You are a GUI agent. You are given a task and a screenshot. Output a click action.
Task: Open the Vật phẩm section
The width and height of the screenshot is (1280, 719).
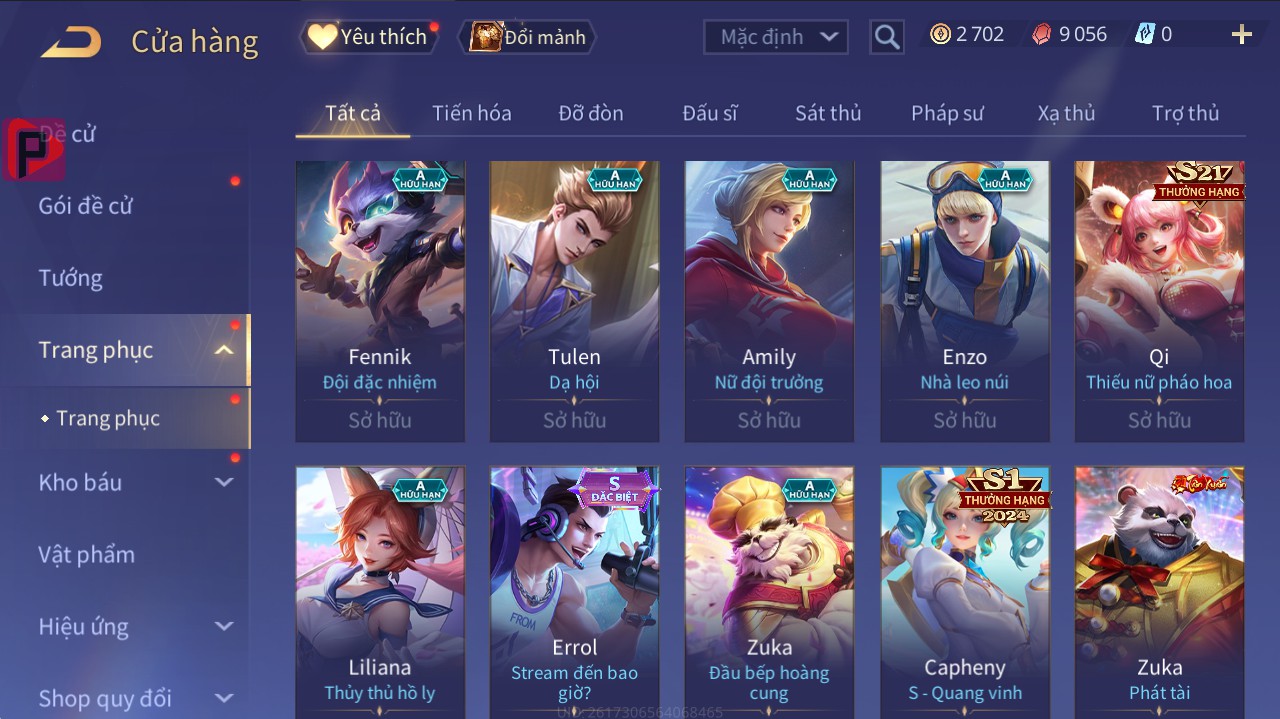pyautogui.click(x=86, y=554)
